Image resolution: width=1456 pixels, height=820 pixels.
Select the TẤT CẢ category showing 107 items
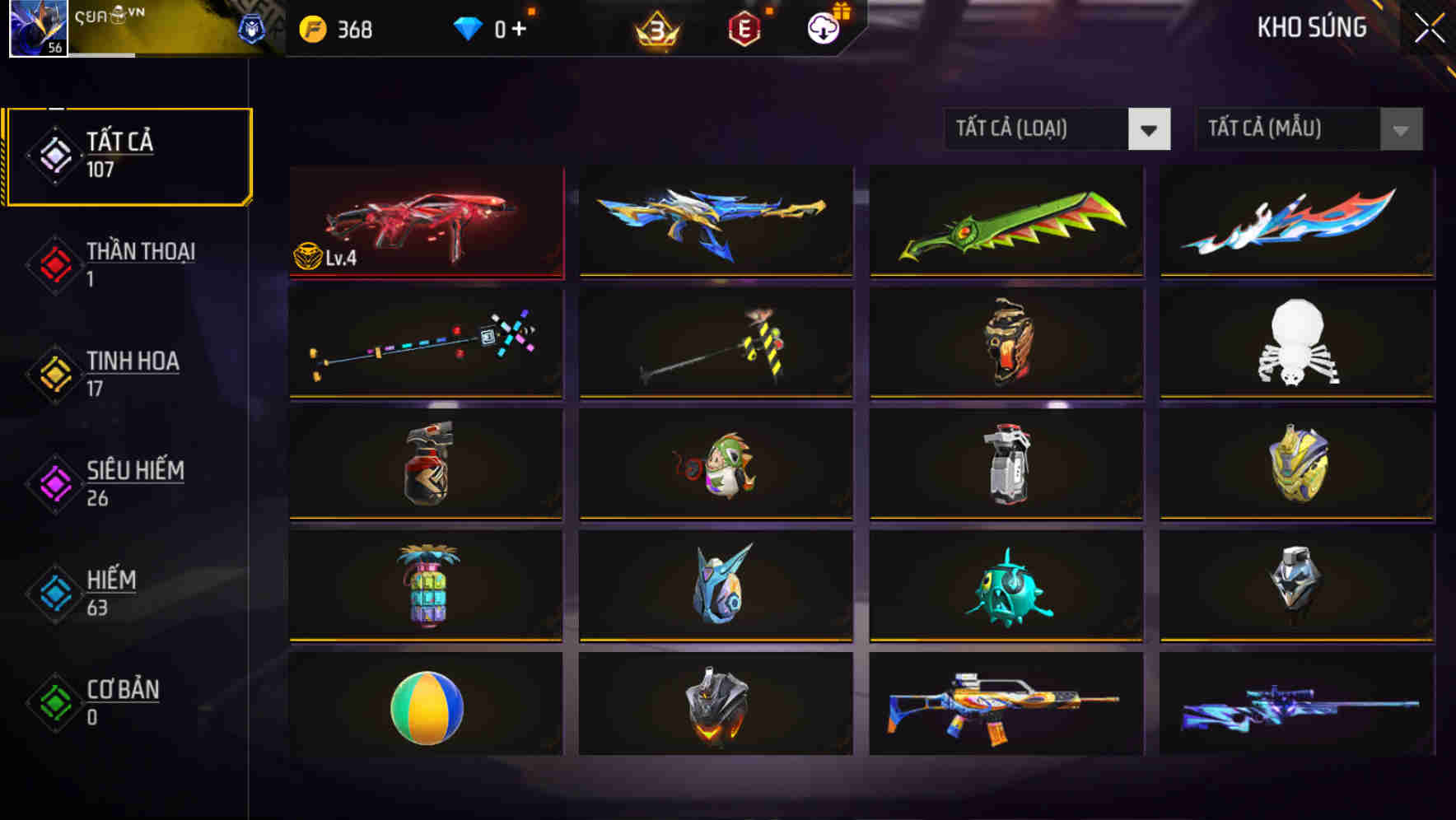[128, 155]
